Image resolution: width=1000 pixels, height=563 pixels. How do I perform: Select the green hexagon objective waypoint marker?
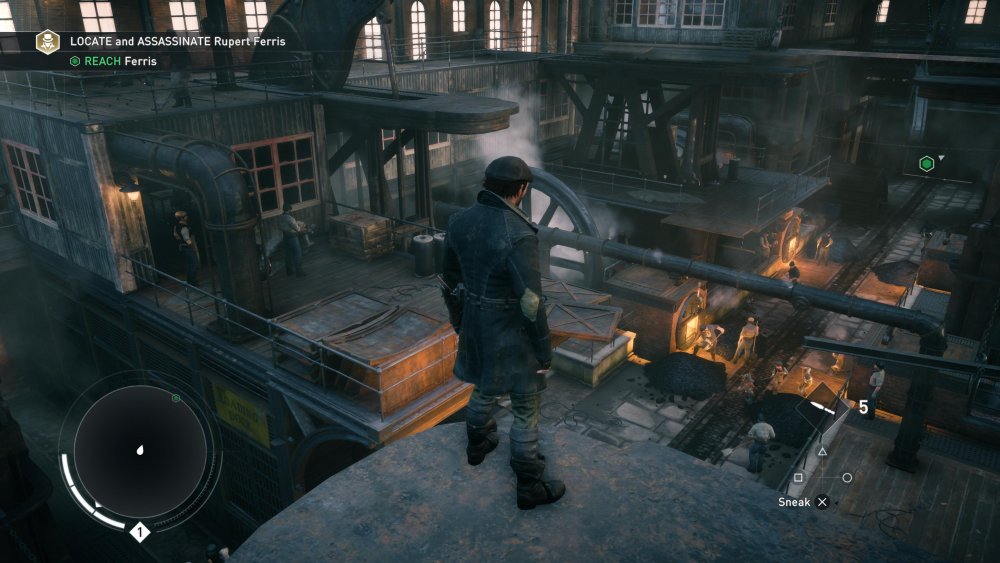click(927, 164)
